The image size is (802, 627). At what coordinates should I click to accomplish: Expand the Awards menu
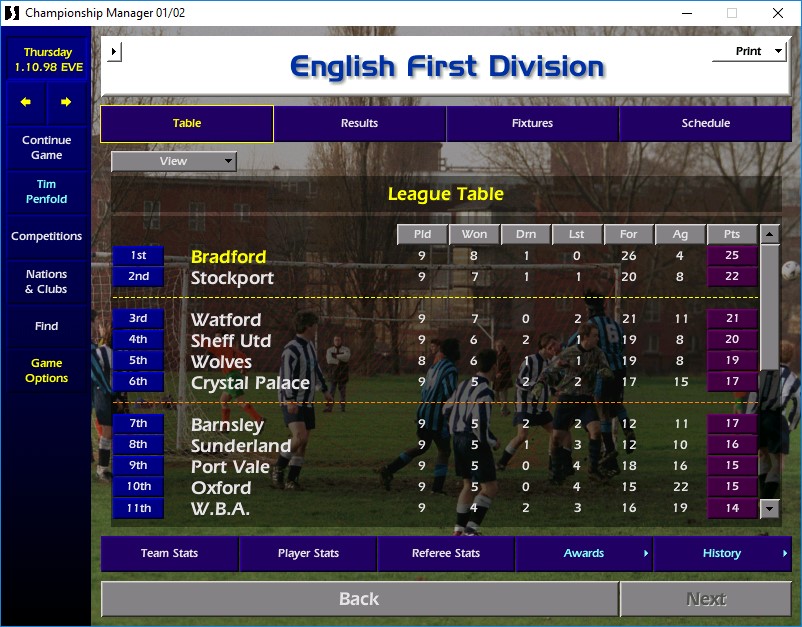coord(584,553)
